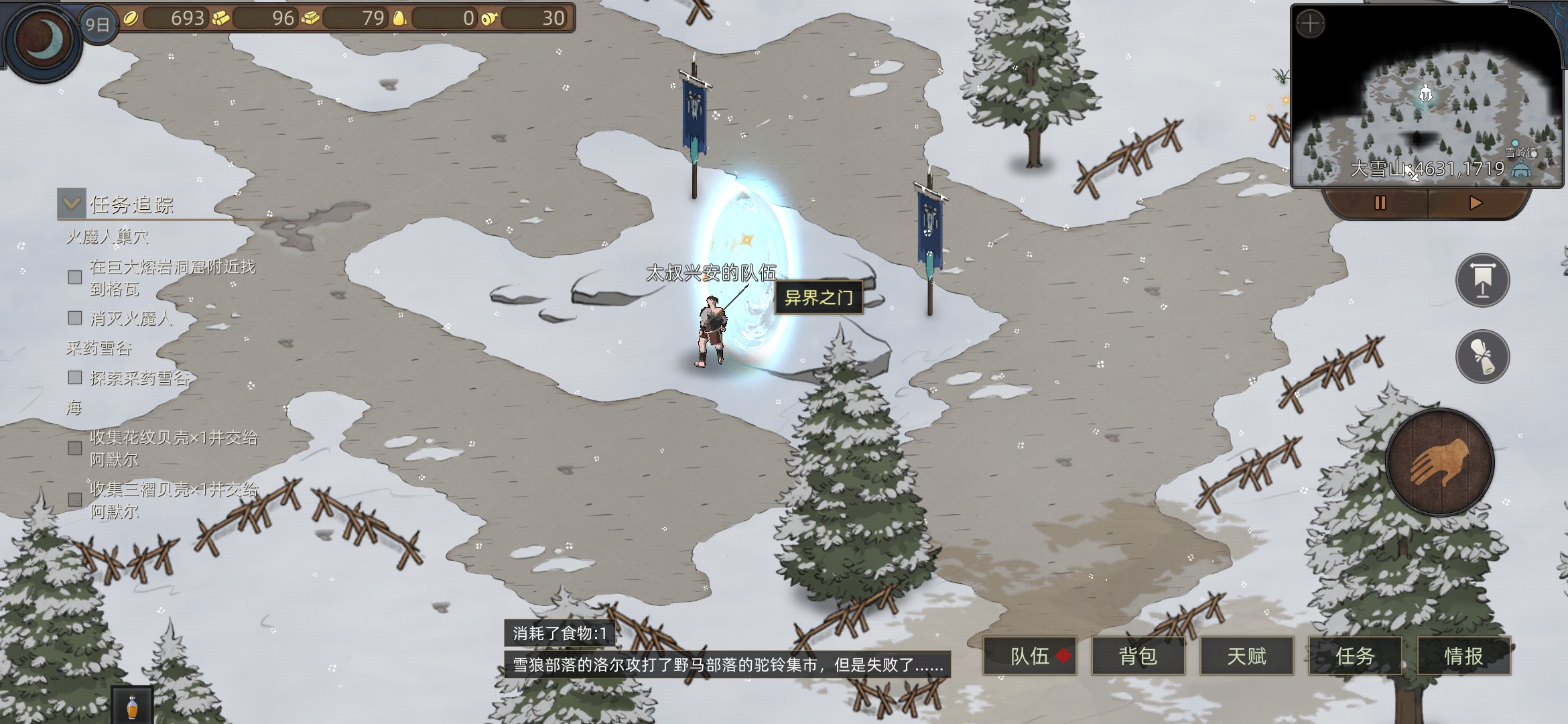Open the 任务 quest log
1568x724 pixels.
(x=1355, y=656)
